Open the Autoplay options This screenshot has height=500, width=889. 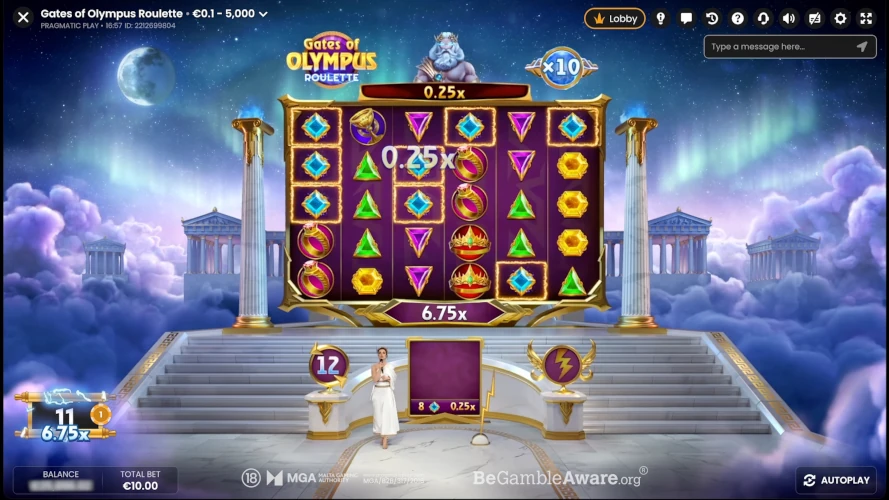tap(836, 480)
